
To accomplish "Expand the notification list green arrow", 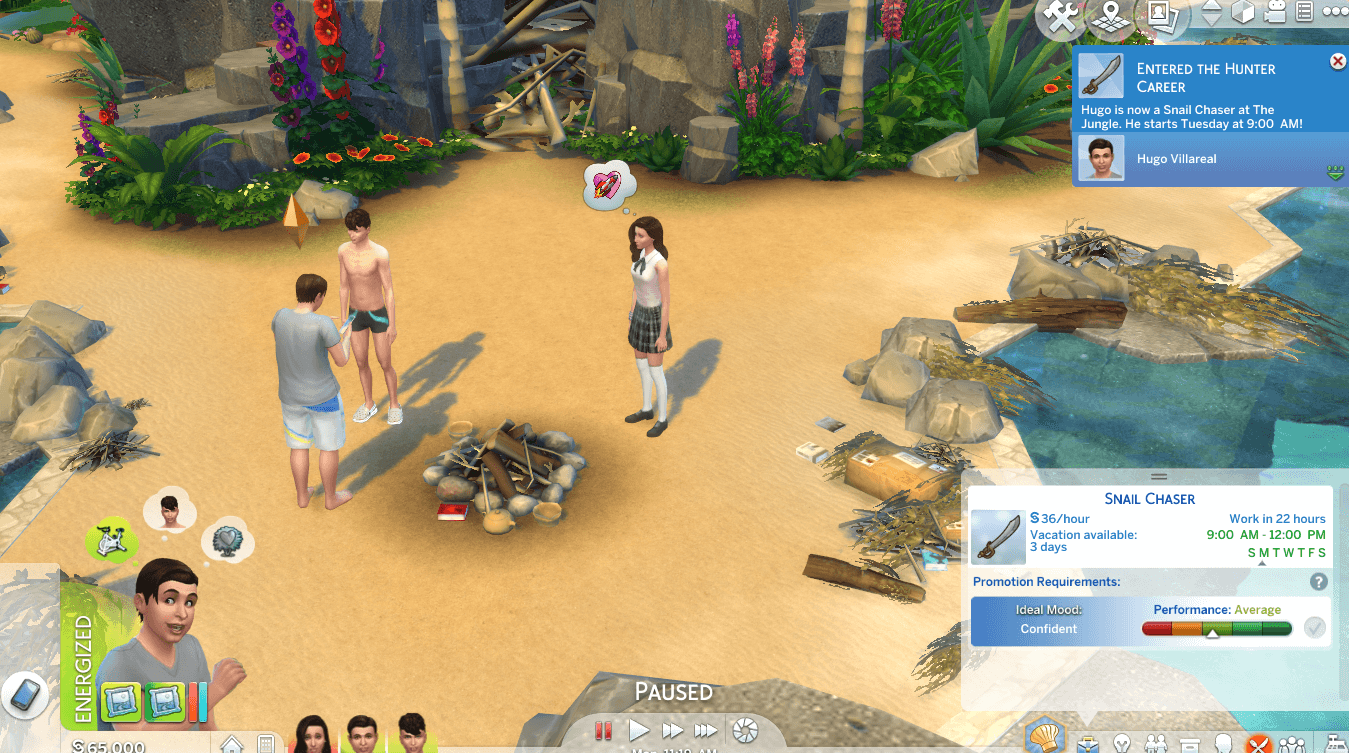I will [x=1334, y=174].
